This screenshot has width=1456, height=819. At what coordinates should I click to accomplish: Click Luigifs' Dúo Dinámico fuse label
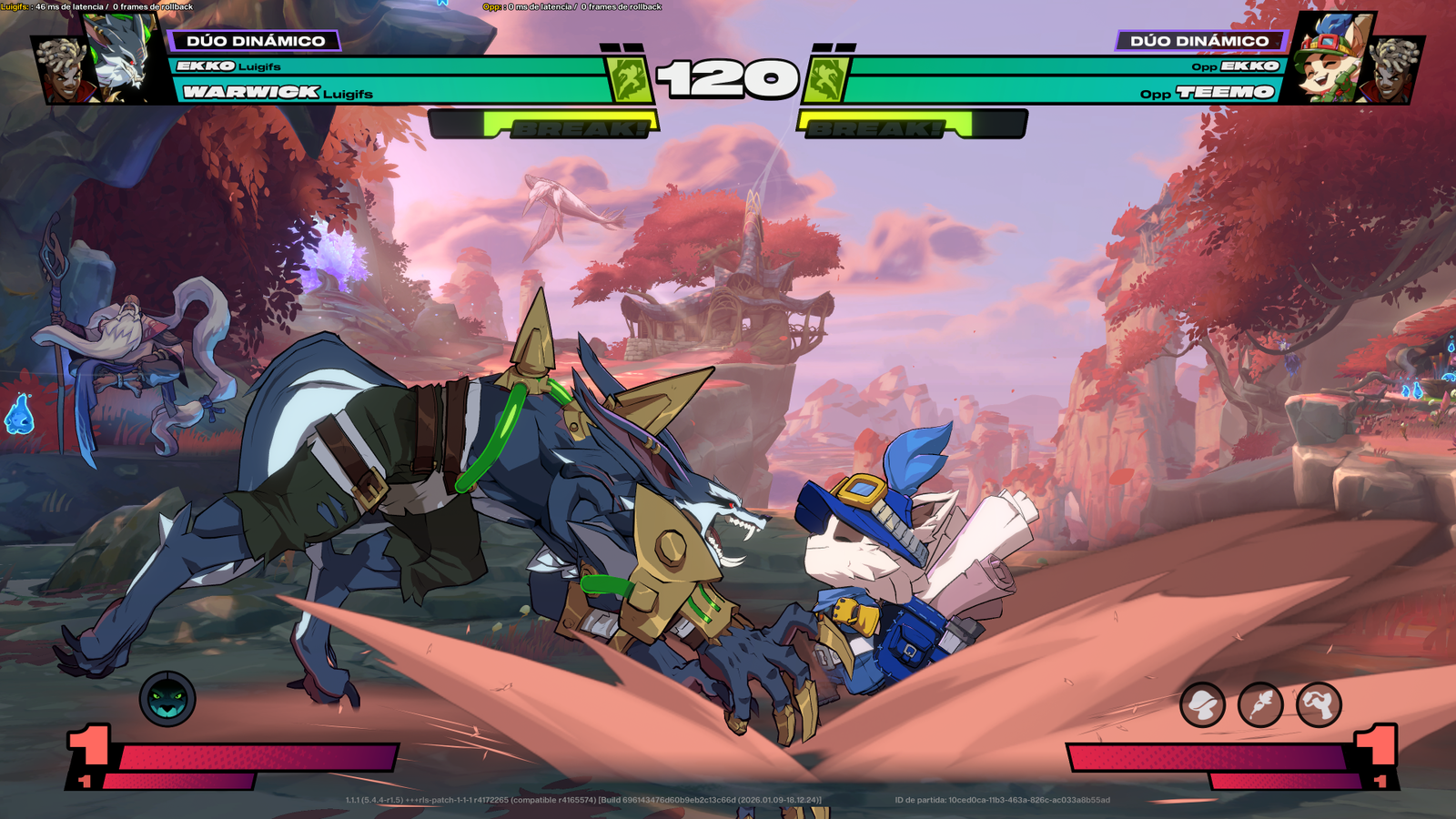255,41
